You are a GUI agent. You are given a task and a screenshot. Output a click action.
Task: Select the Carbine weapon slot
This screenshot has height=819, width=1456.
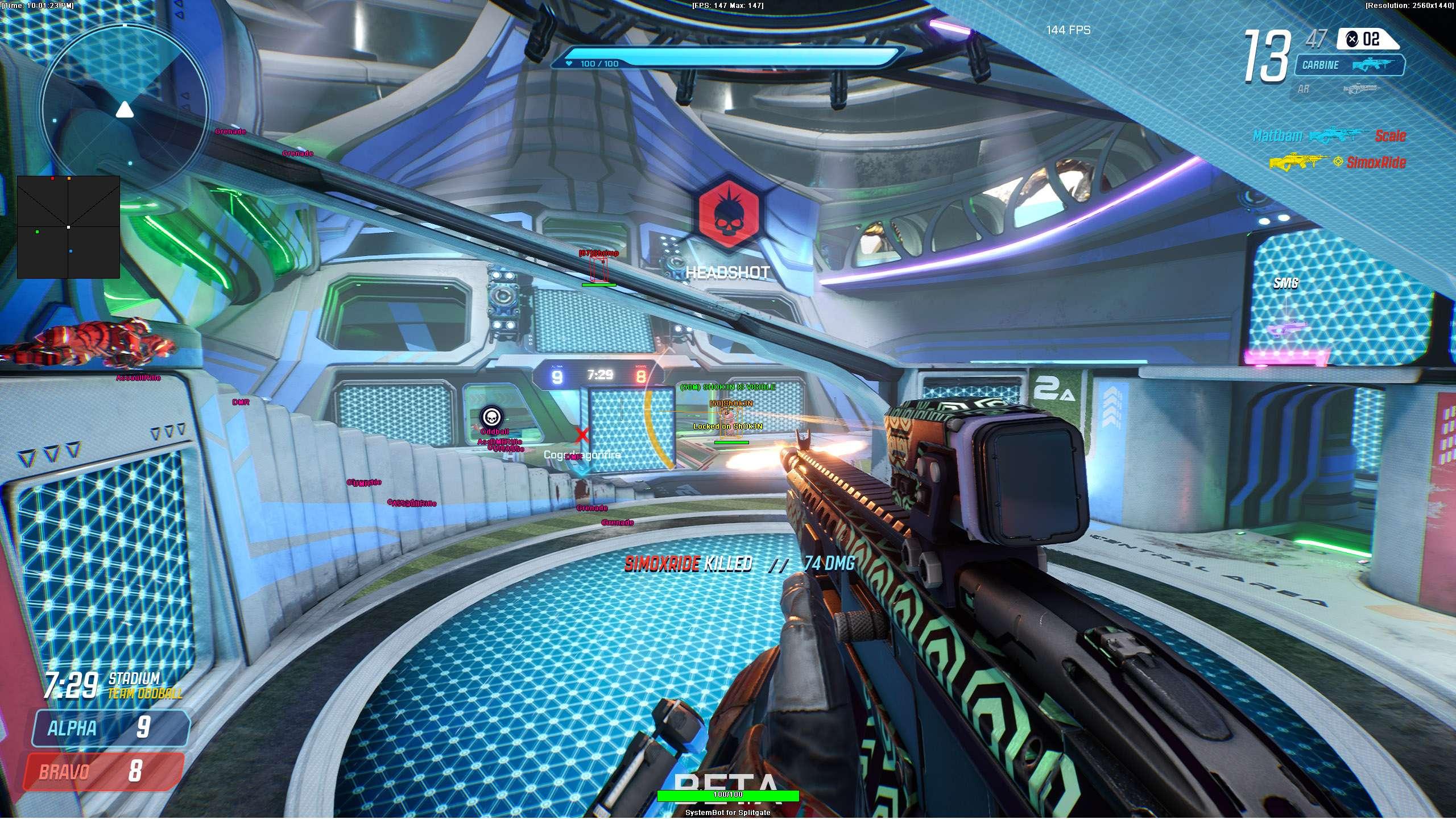click(x=1349, y=65)
